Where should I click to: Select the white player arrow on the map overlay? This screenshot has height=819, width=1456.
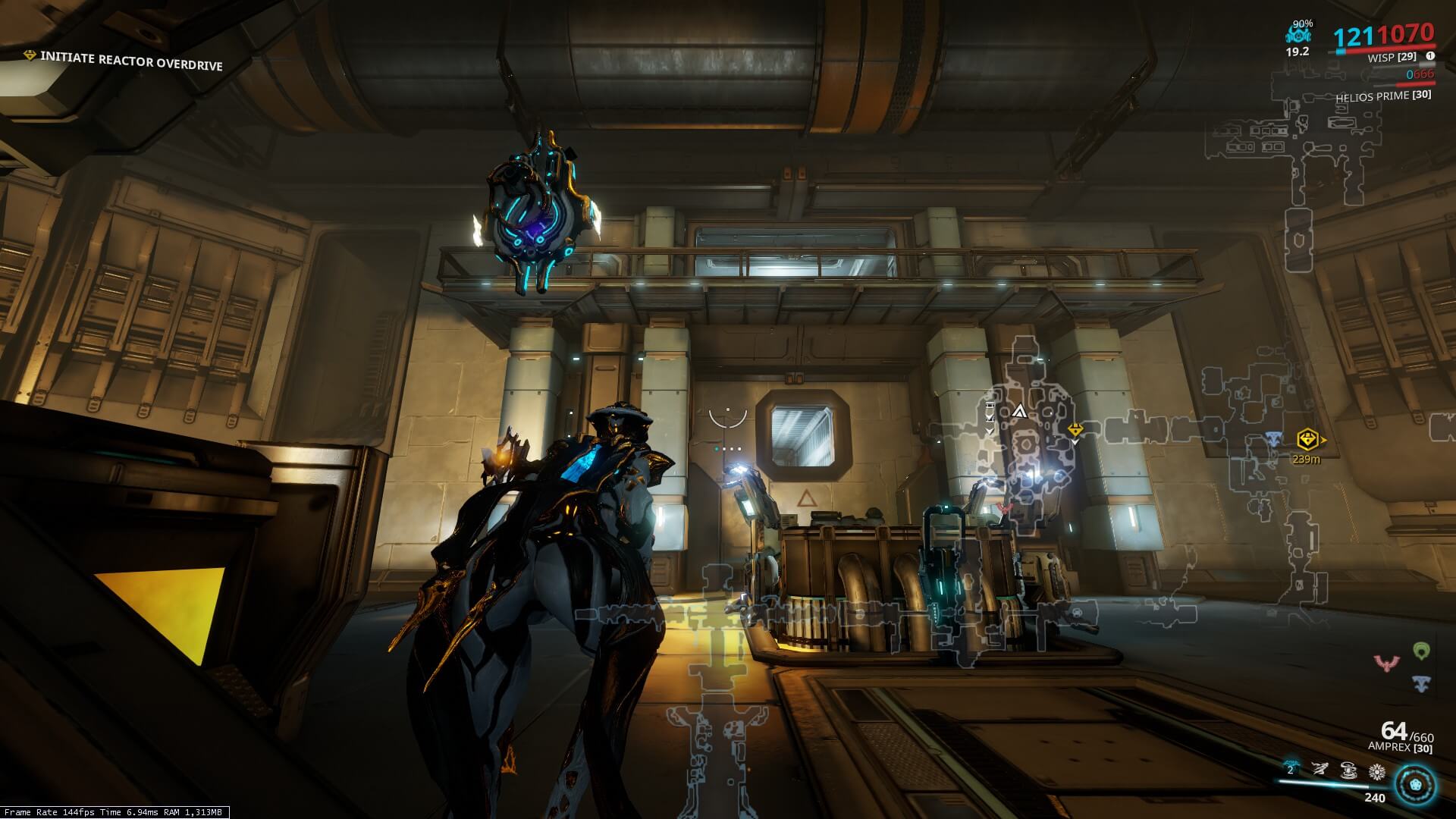pos(1018,412)
